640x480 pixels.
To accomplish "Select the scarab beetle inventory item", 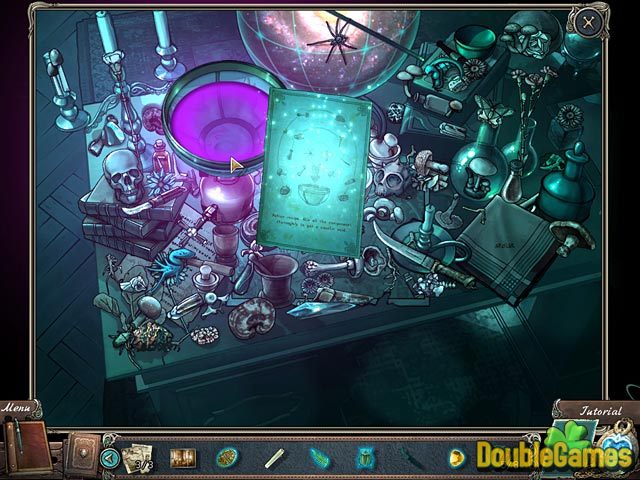I will coord(363,458).
